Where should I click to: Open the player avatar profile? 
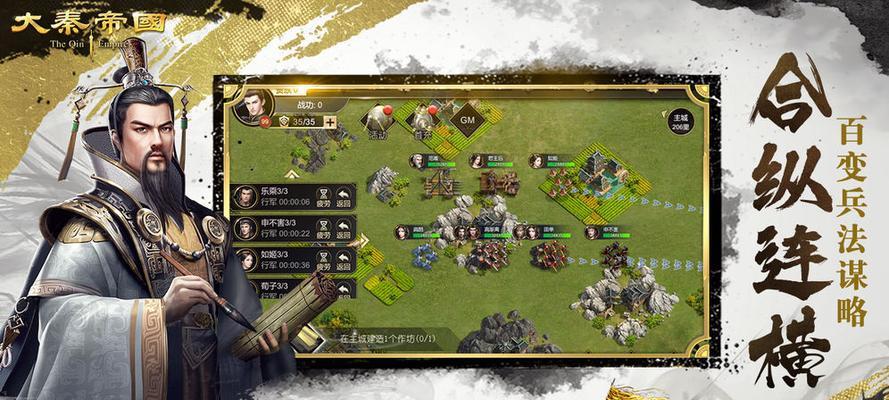254,105
